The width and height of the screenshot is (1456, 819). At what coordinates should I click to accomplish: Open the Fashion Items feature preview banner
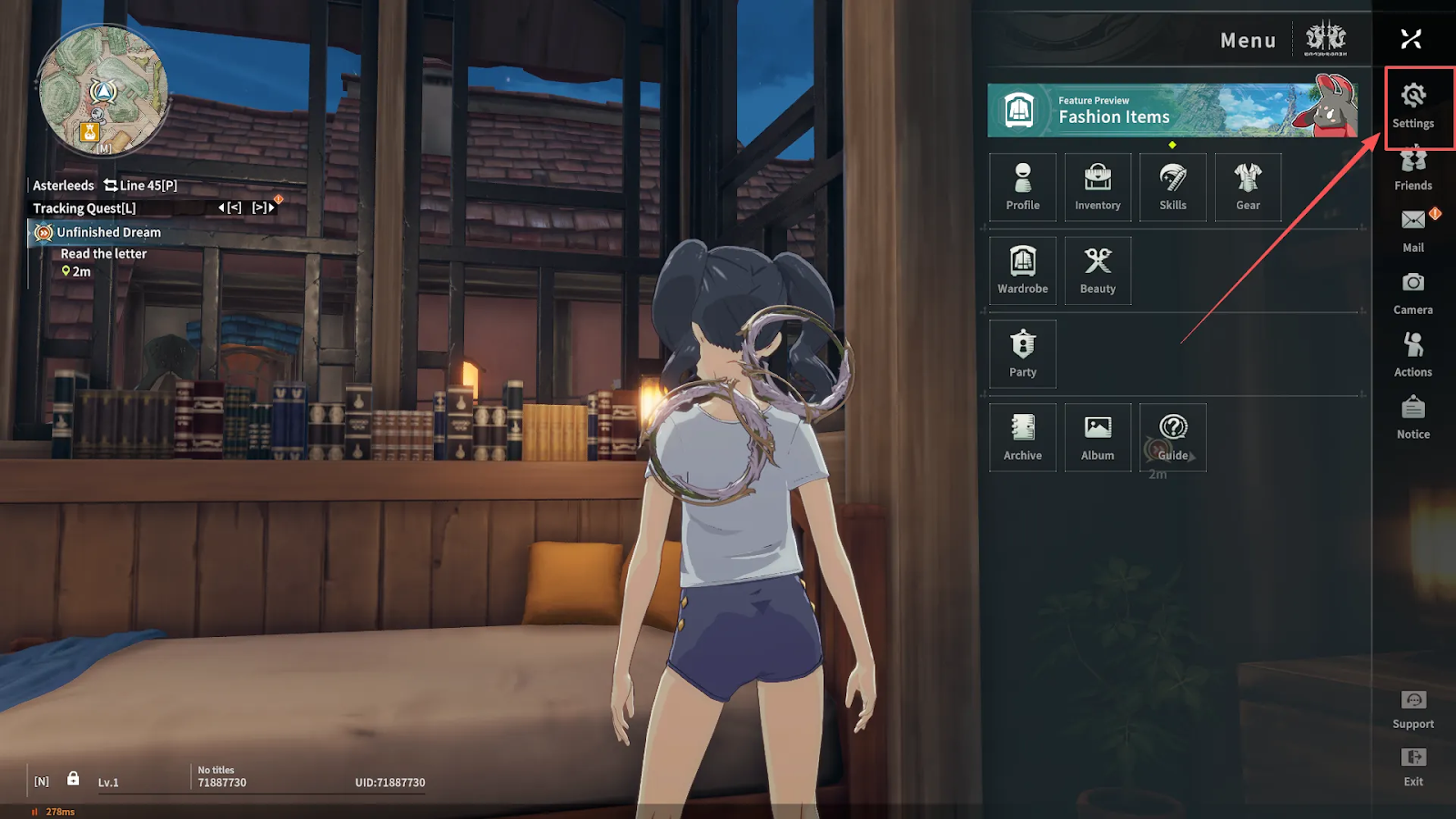[x=1172, y=110]
